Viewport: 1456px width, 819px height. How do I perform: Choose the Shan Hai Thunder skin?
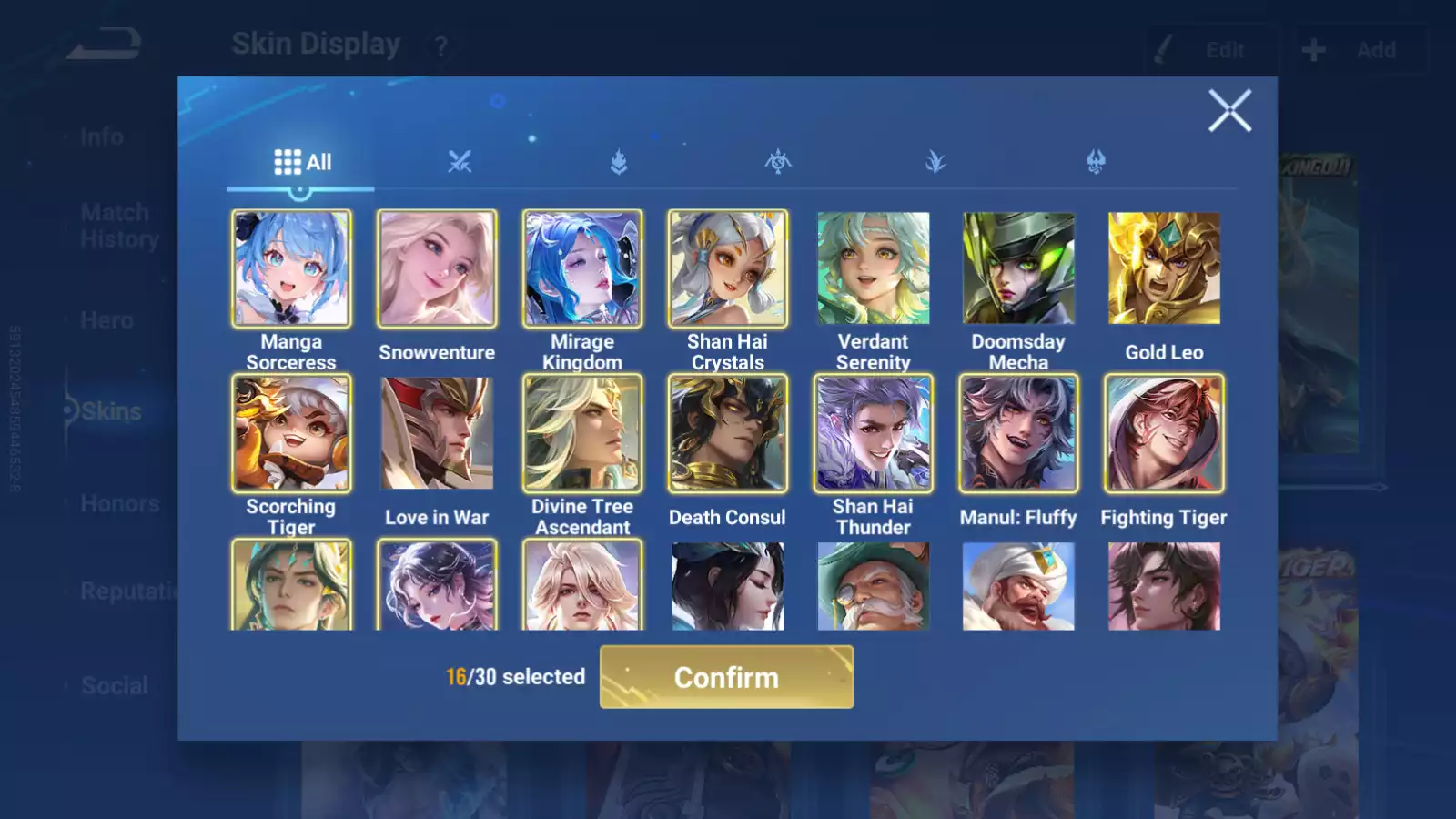coord(874,433)
